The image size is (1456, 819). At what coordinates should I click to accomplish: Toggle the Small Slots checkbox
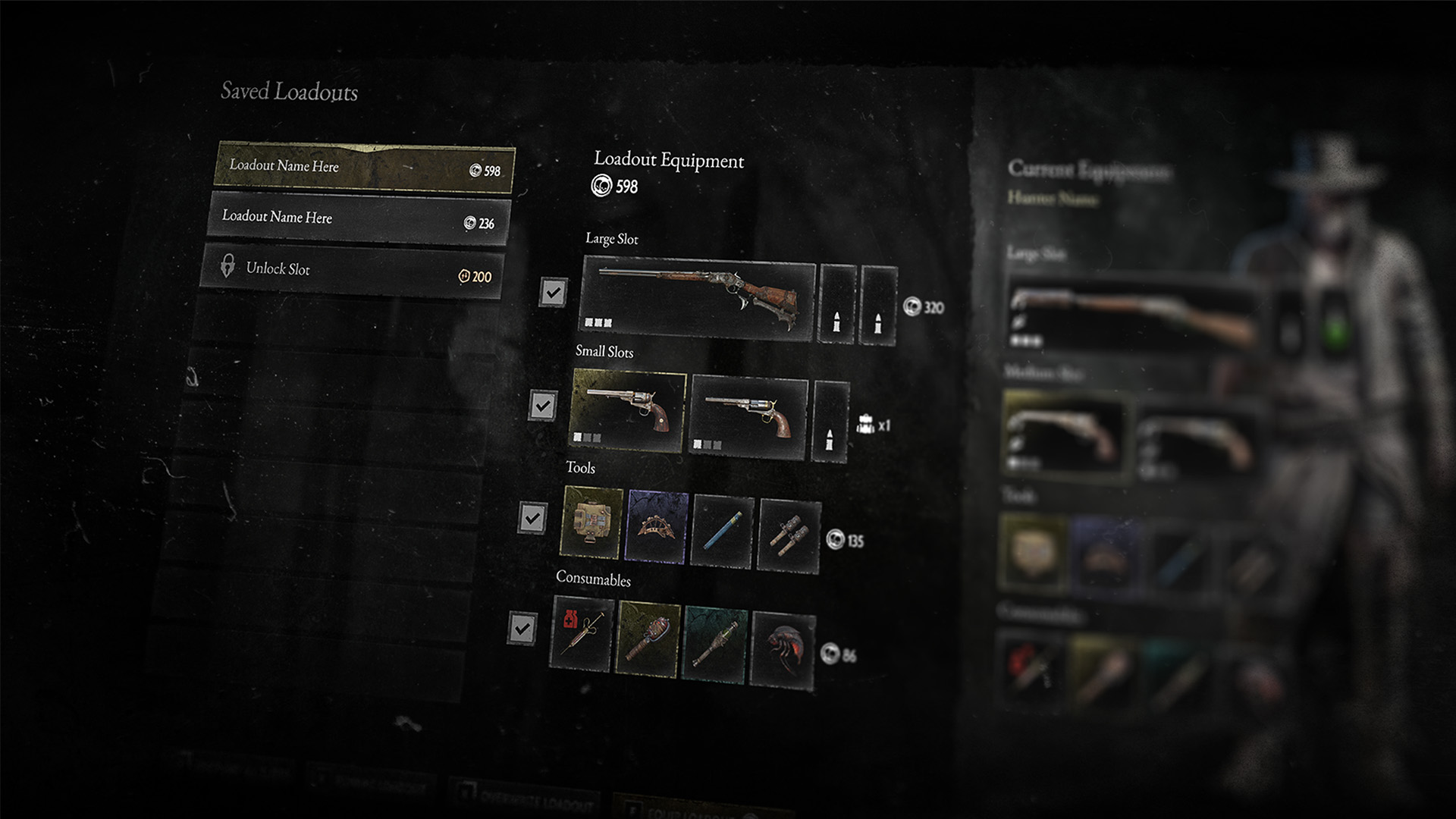pos(543,406)
